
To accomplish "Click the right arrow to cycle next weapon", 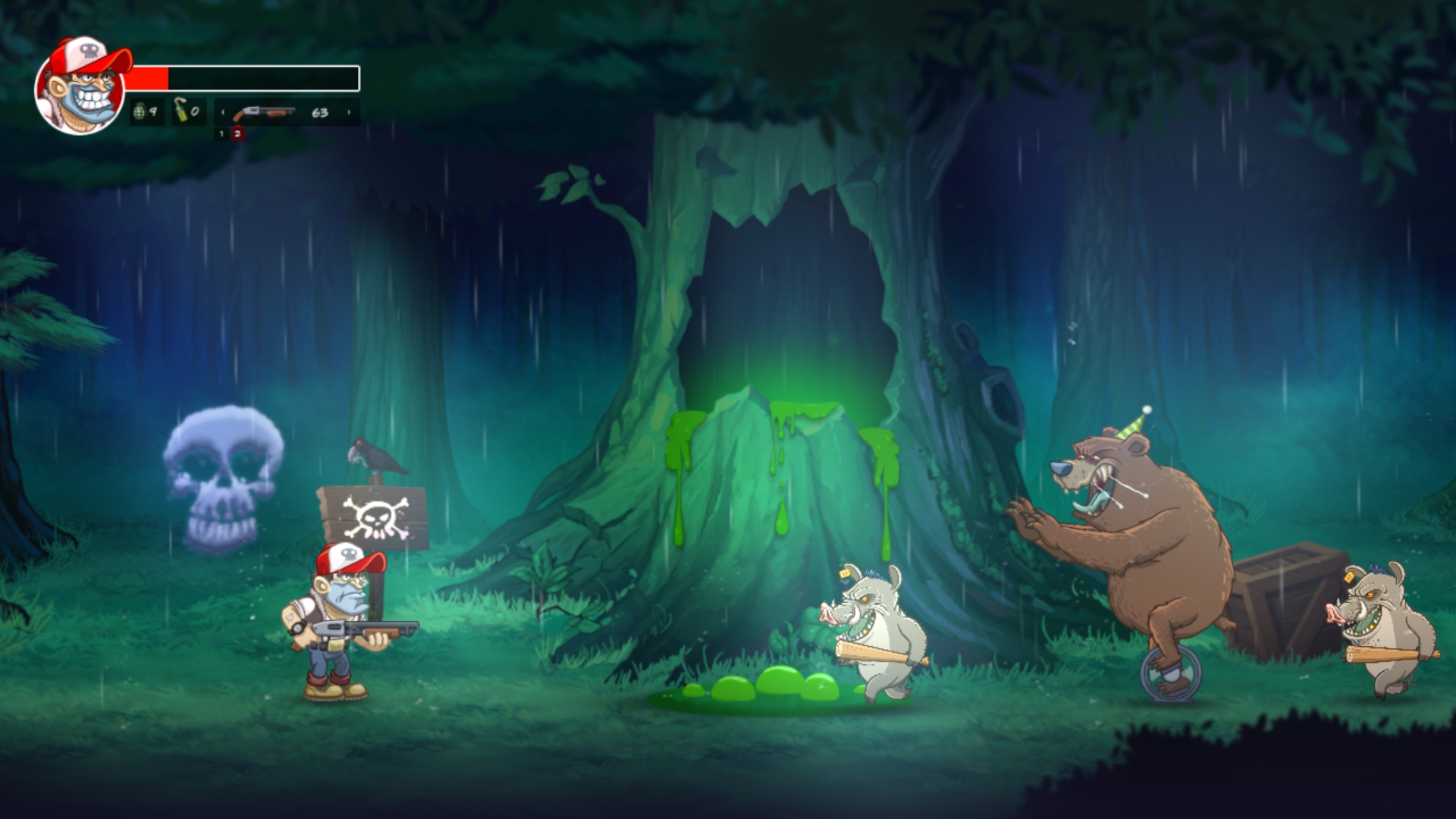I will coord(349,112).
